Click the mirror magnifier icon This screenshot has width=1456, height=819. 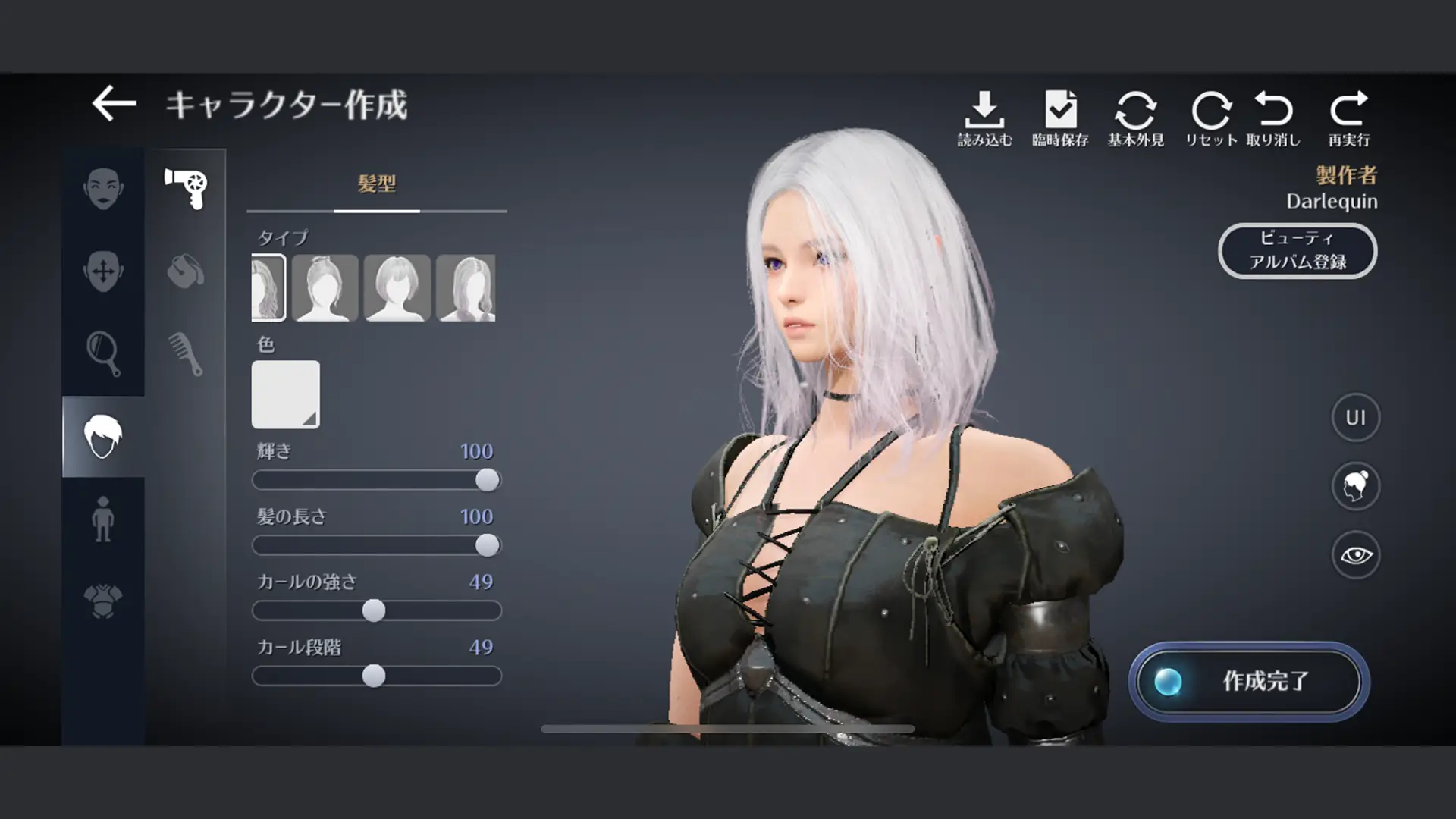(x=104, y=349)
